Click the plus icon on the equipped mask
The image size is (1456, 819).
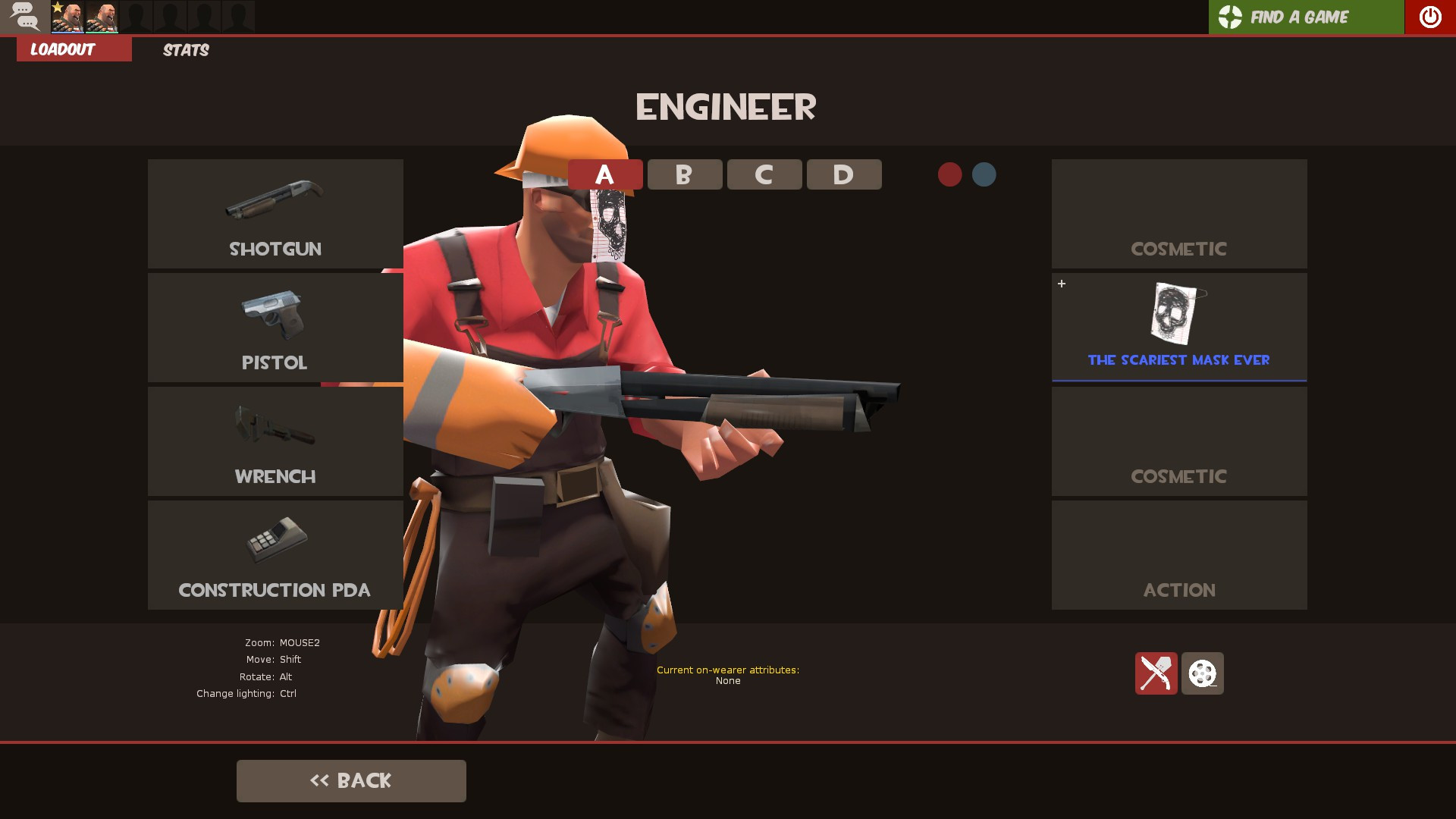pyautogui.click(x=1061, y=284)
